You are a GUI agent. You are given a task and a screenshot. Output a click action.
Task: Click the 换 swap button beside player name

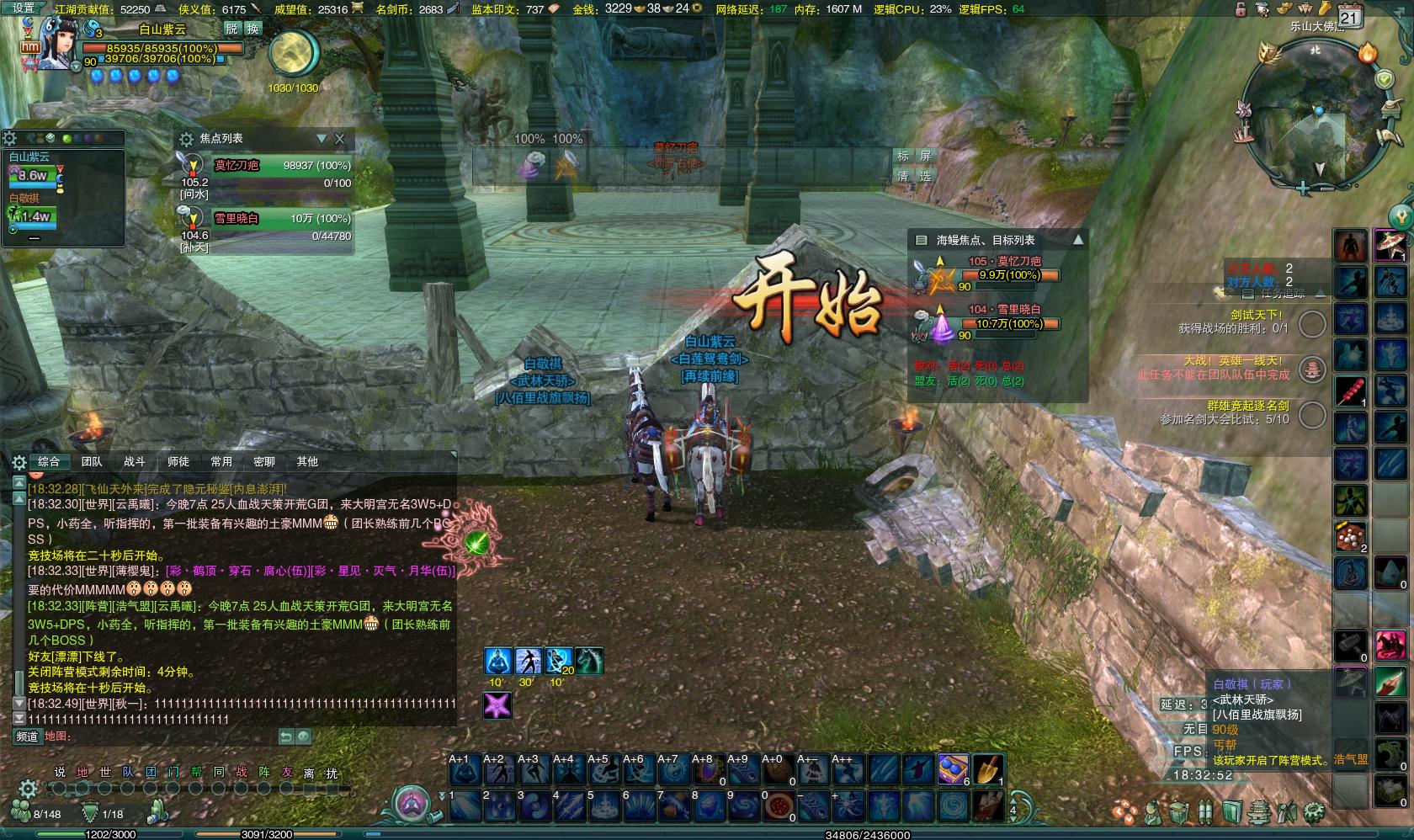(x=252, y=29)
